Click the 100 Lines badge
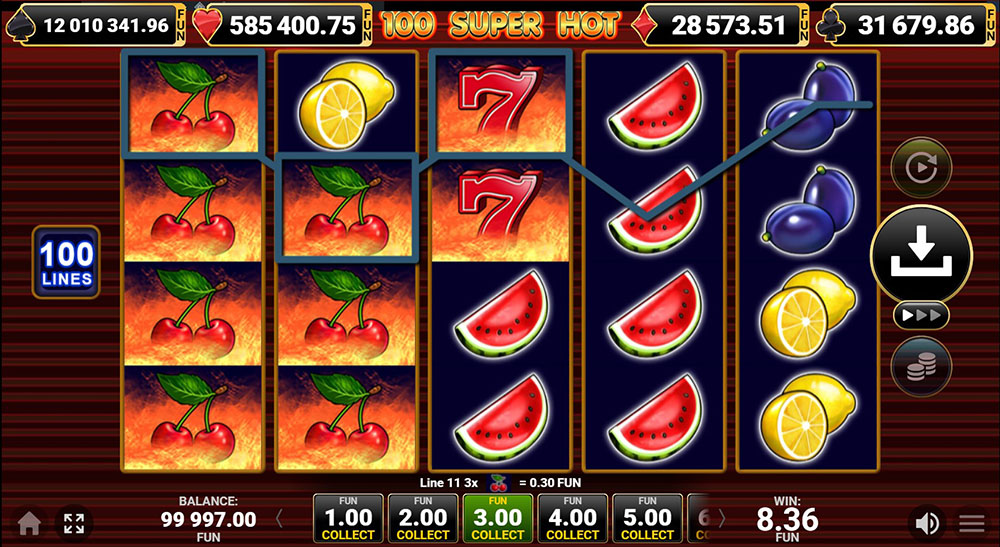Viewport: 1000px width, 547px height. (67, 262)
